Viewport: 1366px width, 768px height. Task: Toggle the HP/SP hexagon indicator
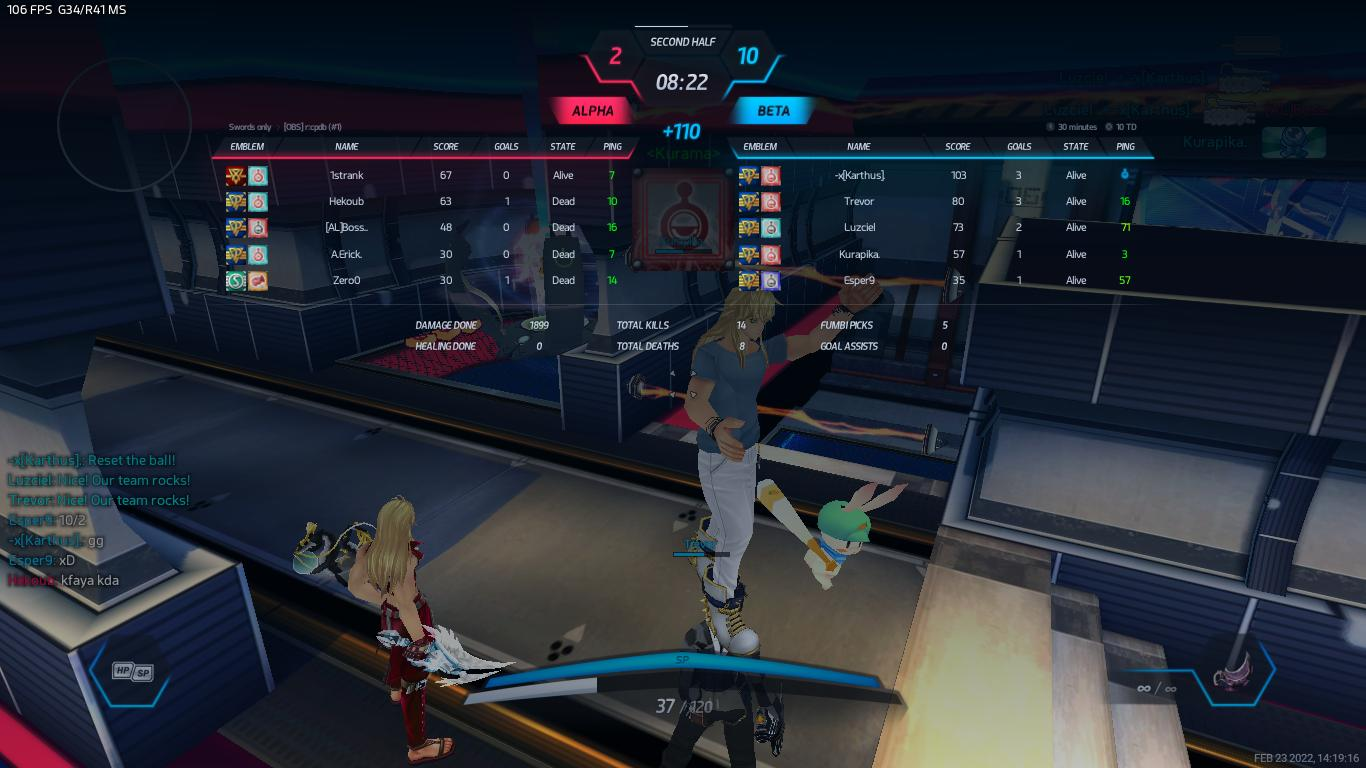click(x=132, y=672)
